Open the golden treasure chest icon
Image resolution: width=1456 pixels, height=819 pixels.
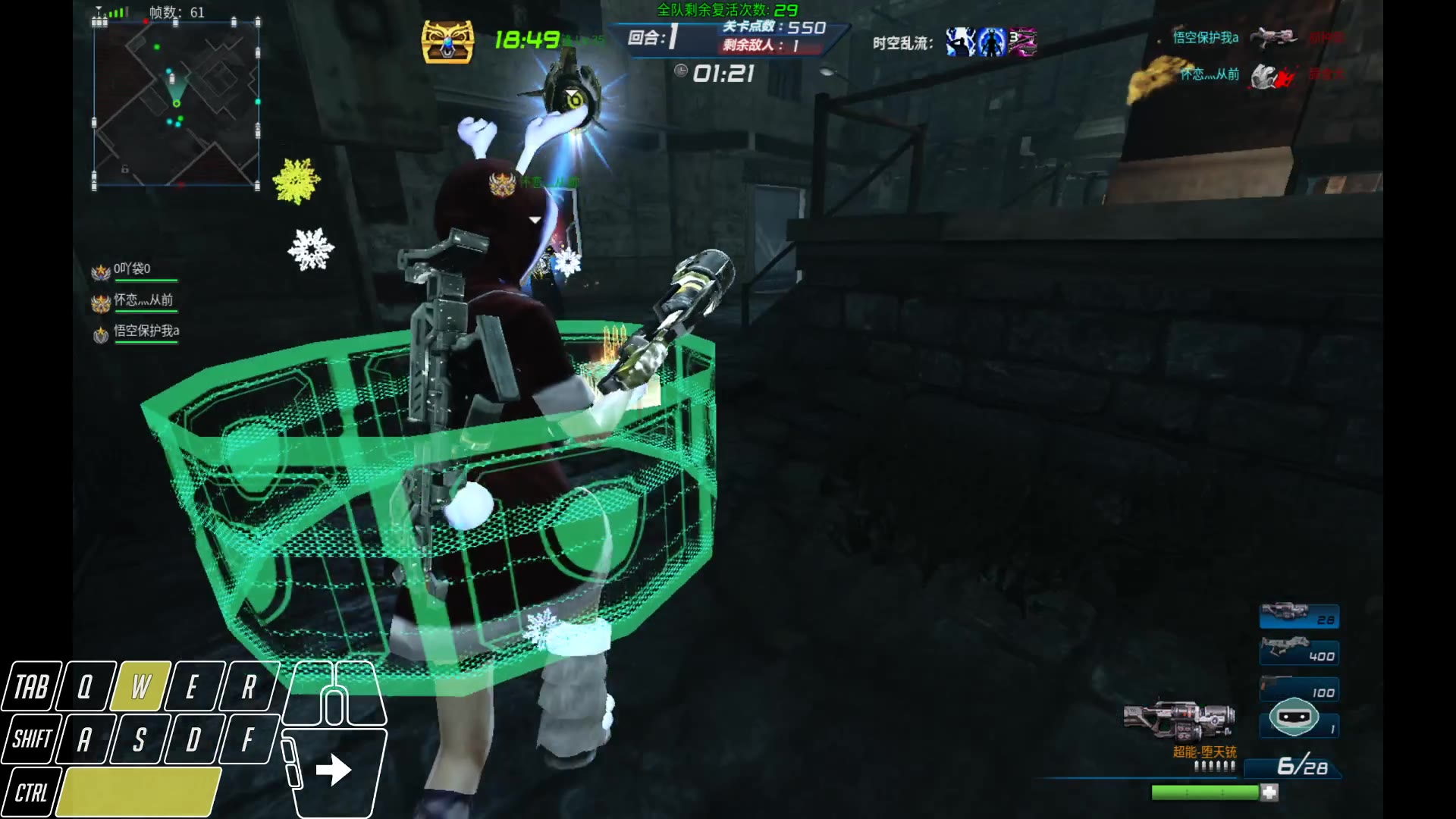click(x=447, y=41)
